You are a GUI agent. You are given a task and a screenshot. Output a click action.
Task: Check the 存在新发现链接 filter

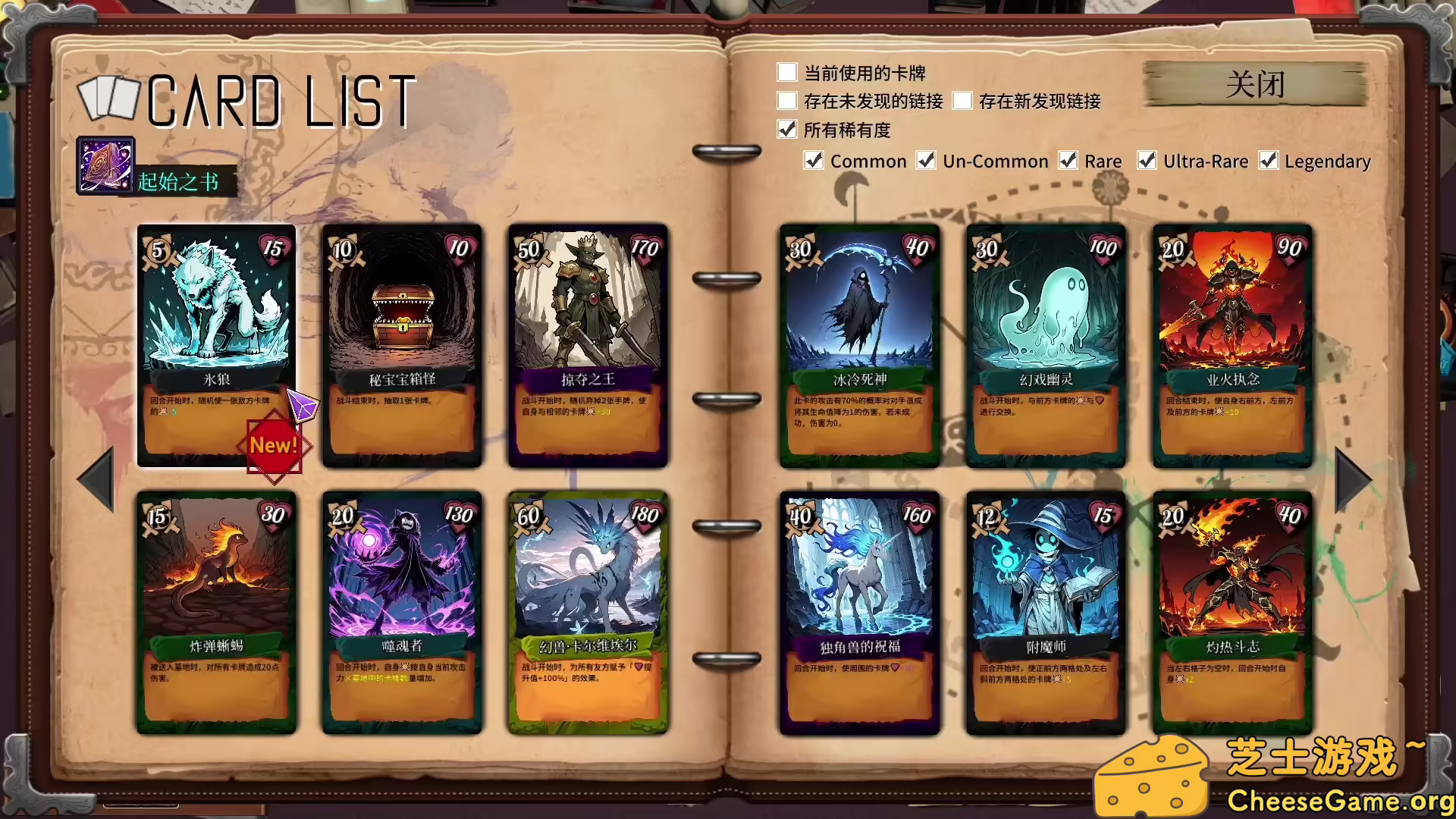point(963,101)
